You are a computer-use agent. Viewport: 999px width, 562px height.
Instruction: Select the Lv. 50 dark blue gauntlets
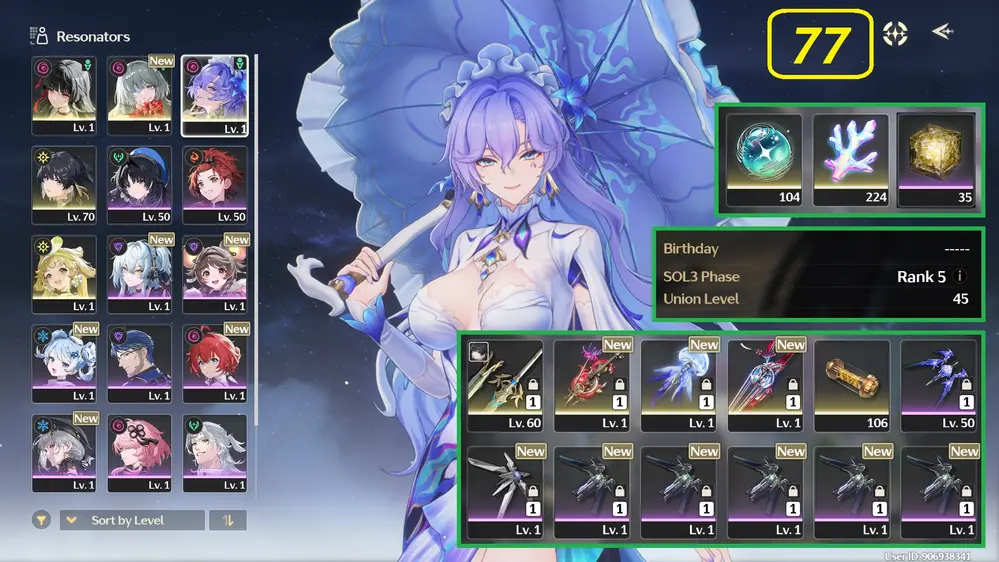pyautogui.click(x=938, y=385)
